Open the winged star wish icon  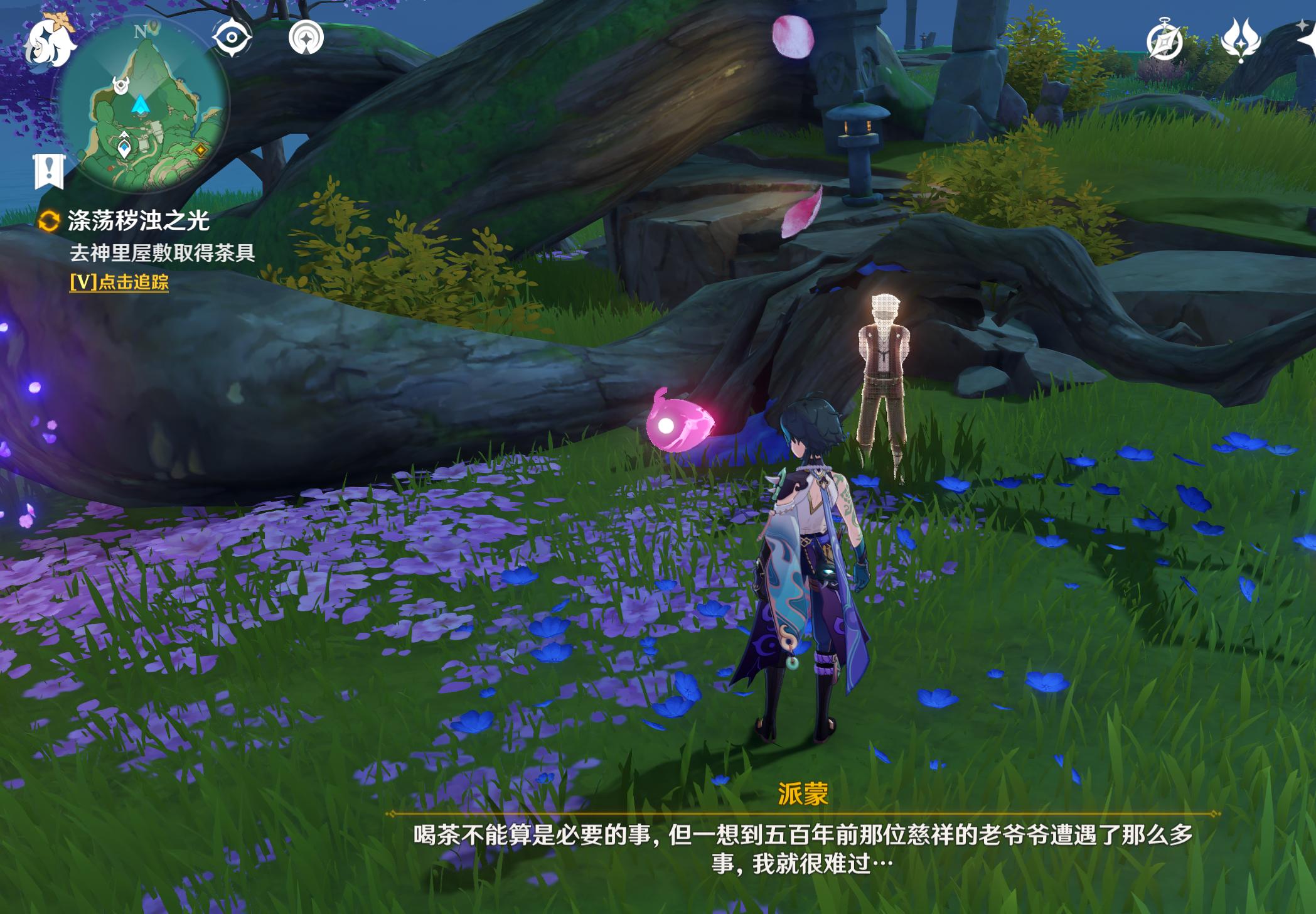click(x=1241, y=40)
